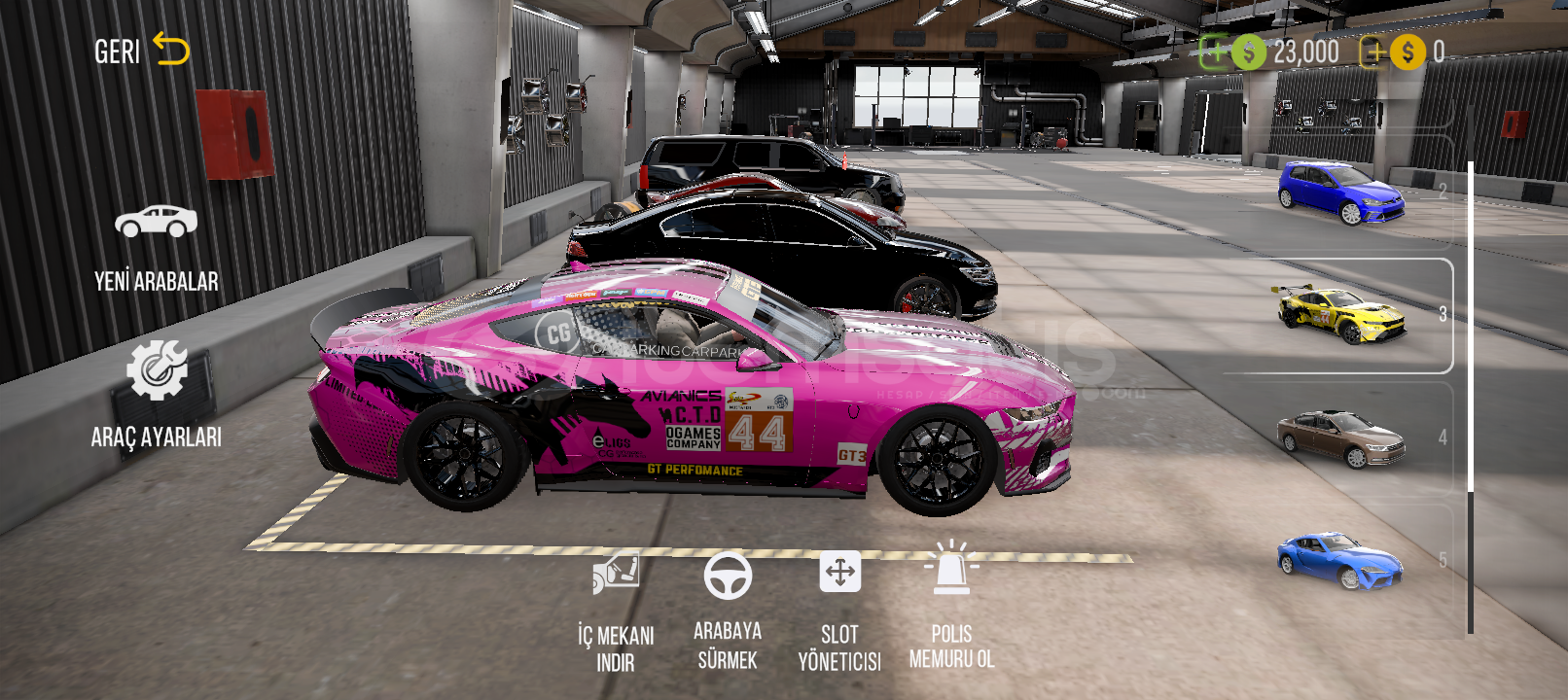Open ARAÇ AYARLARI vehicle settings
This screenshot has width=1568, height=700.
click(x=157, y=394)
